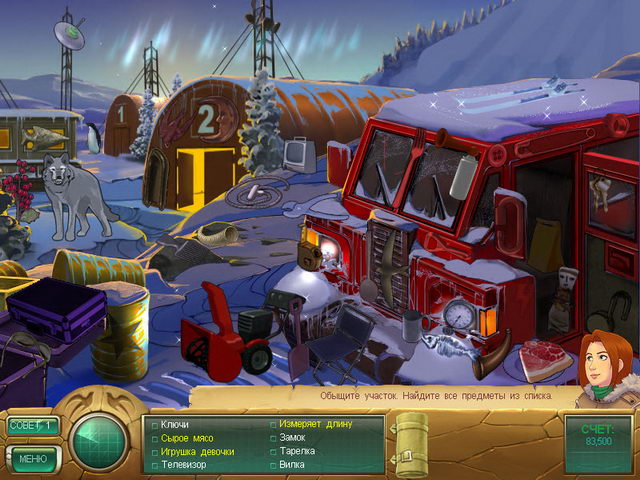The image size is (640, 480).
Task: Select the Ключи entry in the list
Action: (174, 425)
